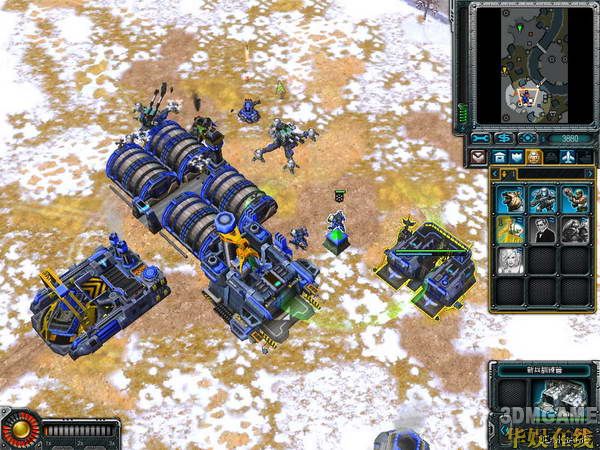Screen dimensions: 600x450
Task: Activate the wrench repair button
Action: [x=481, y=137]
